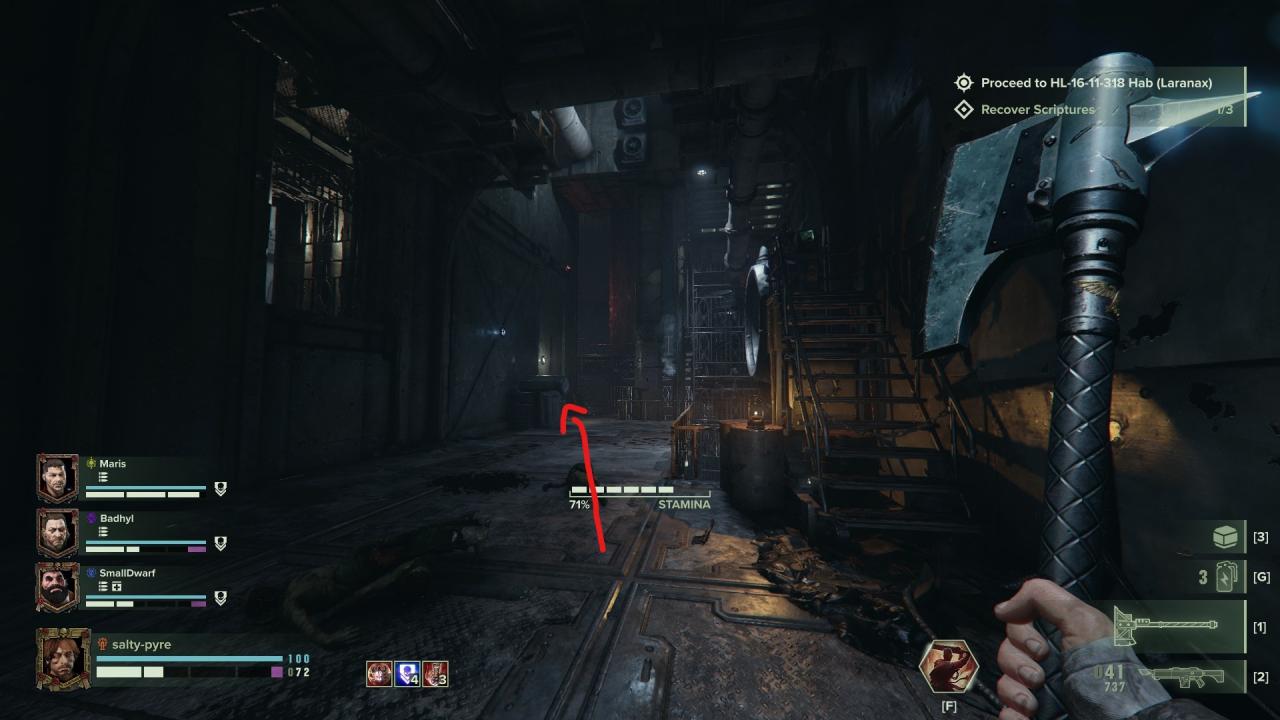1280x720 pixels.
Task: Select the salty-pyre player portrait
Action: [63, 659]
